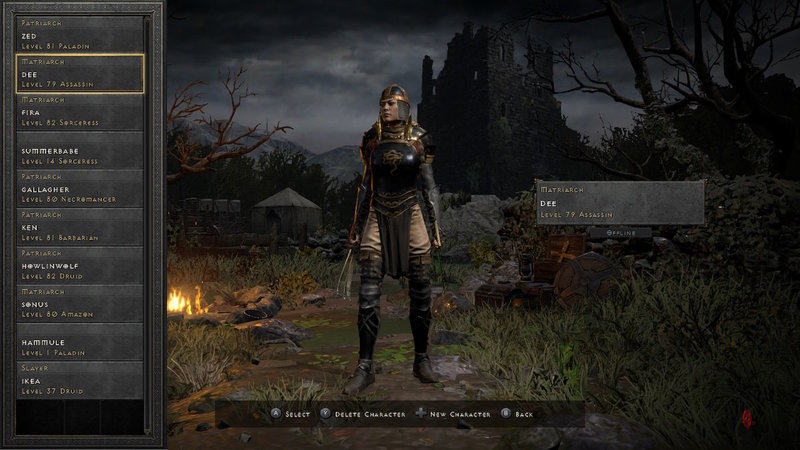Click the Offline tab on character card
Viewport: 800px width, 450px height.
point(618,232)
